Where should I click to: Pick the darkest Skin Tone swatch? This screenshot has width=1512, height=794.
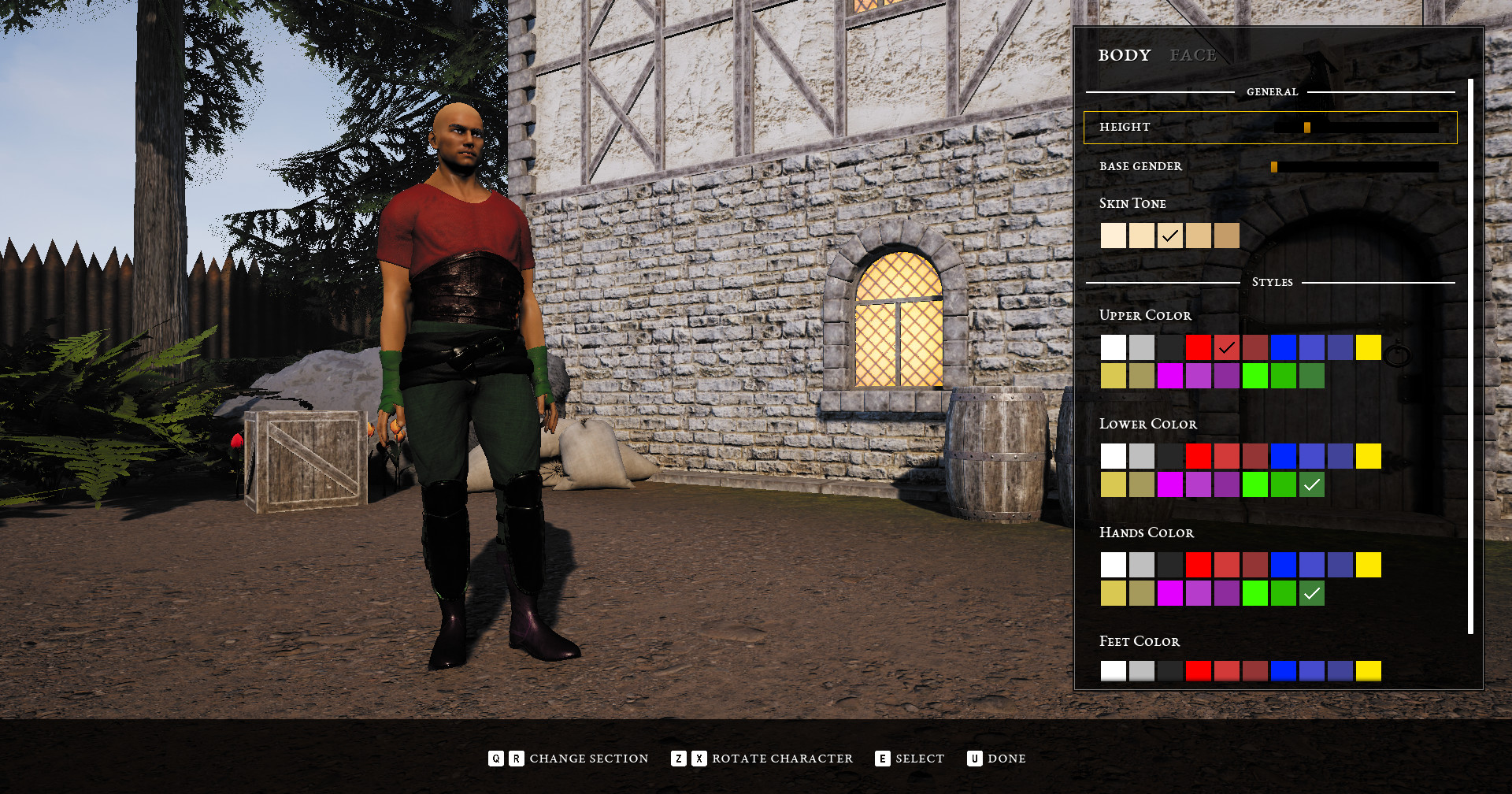tap(1226, 236)
